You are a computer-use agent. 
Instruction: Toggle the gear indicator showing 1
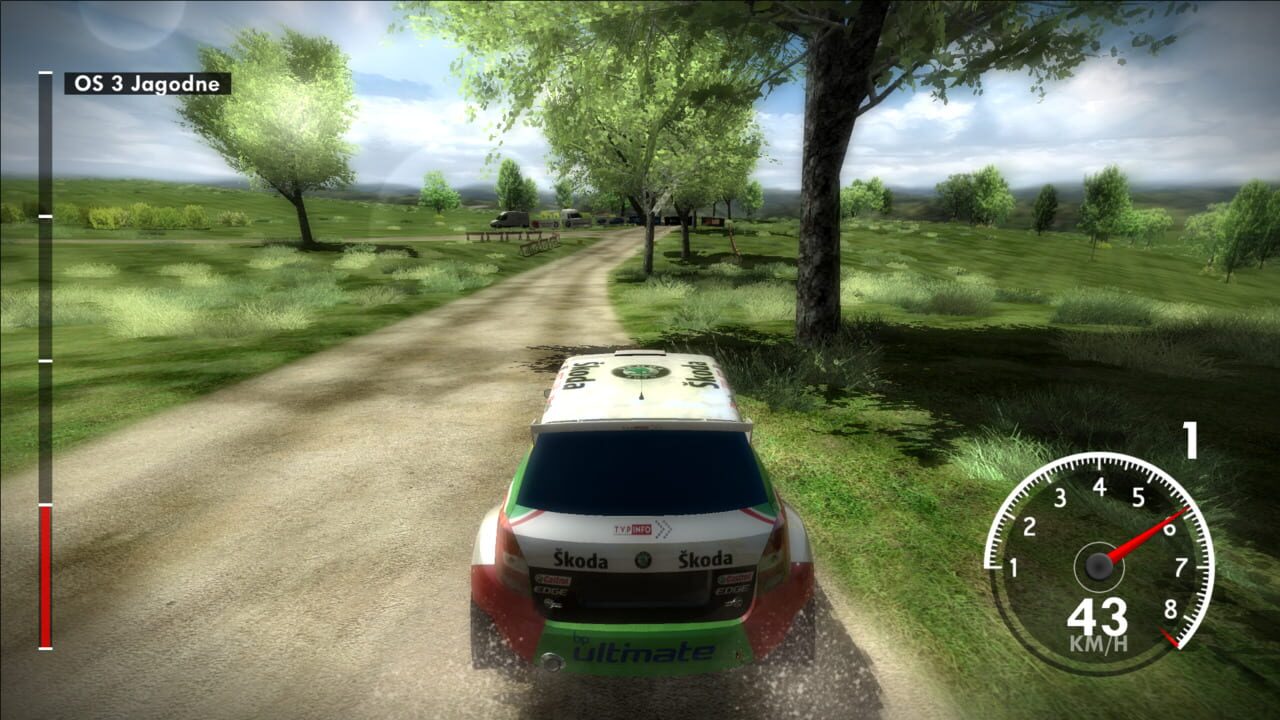(x=1189, y=438)
